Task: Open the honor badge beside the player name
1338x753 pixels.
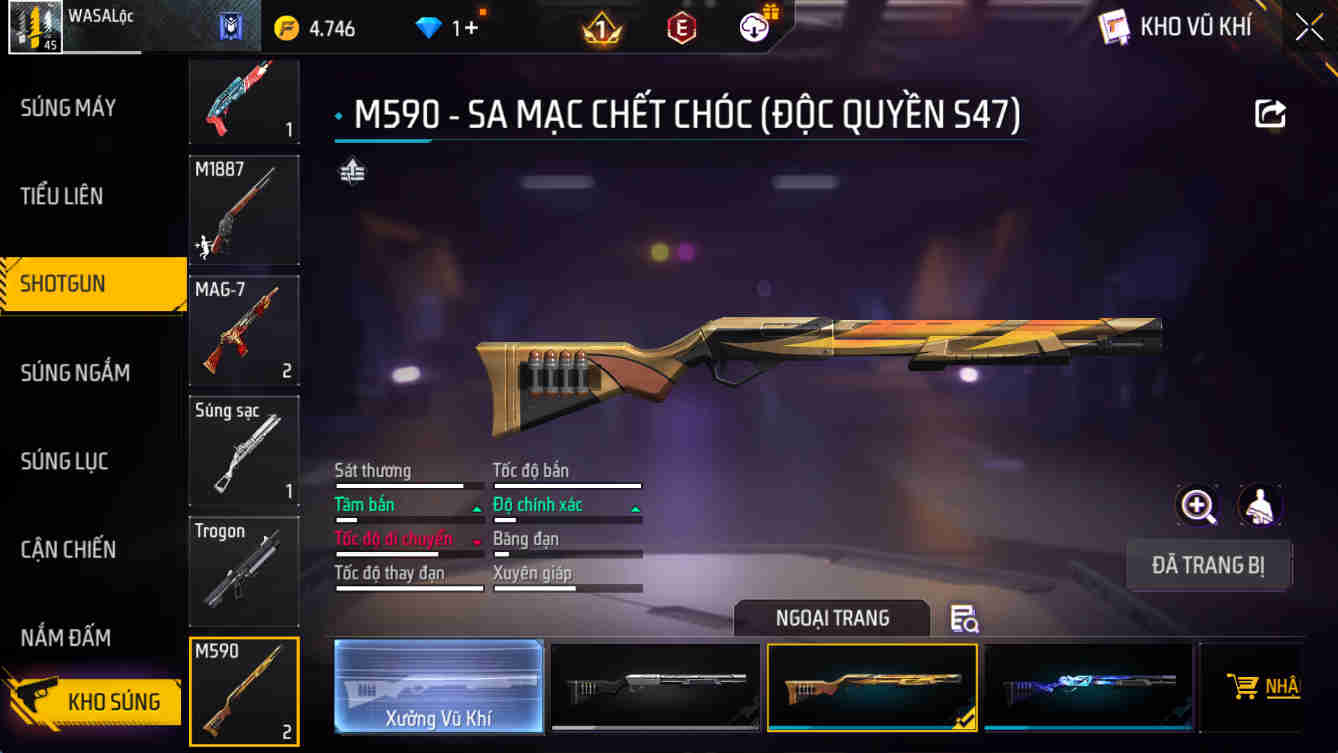Action: 231,27
